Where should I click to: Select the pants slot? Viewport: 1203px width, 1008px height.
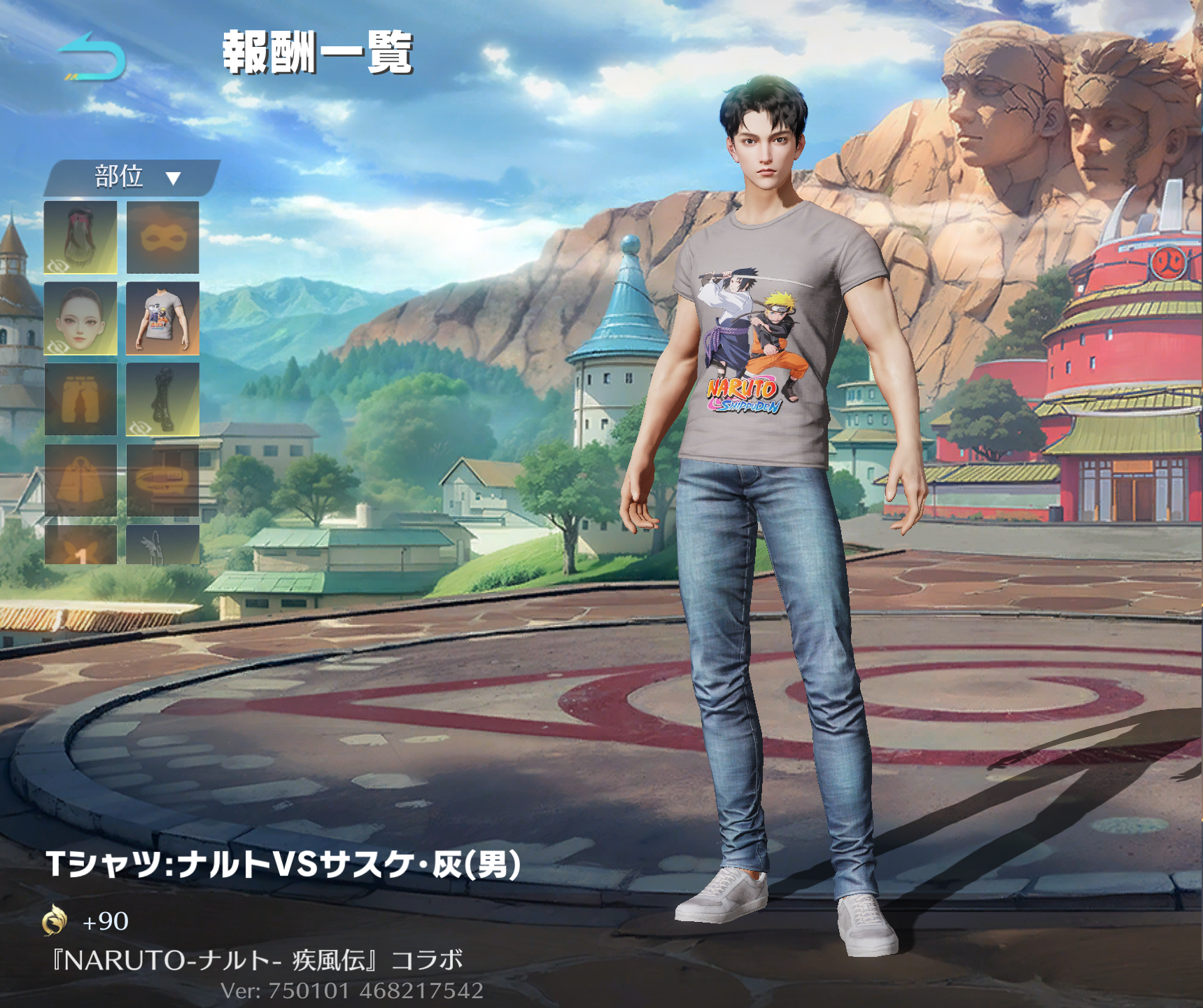click(80, 399)
